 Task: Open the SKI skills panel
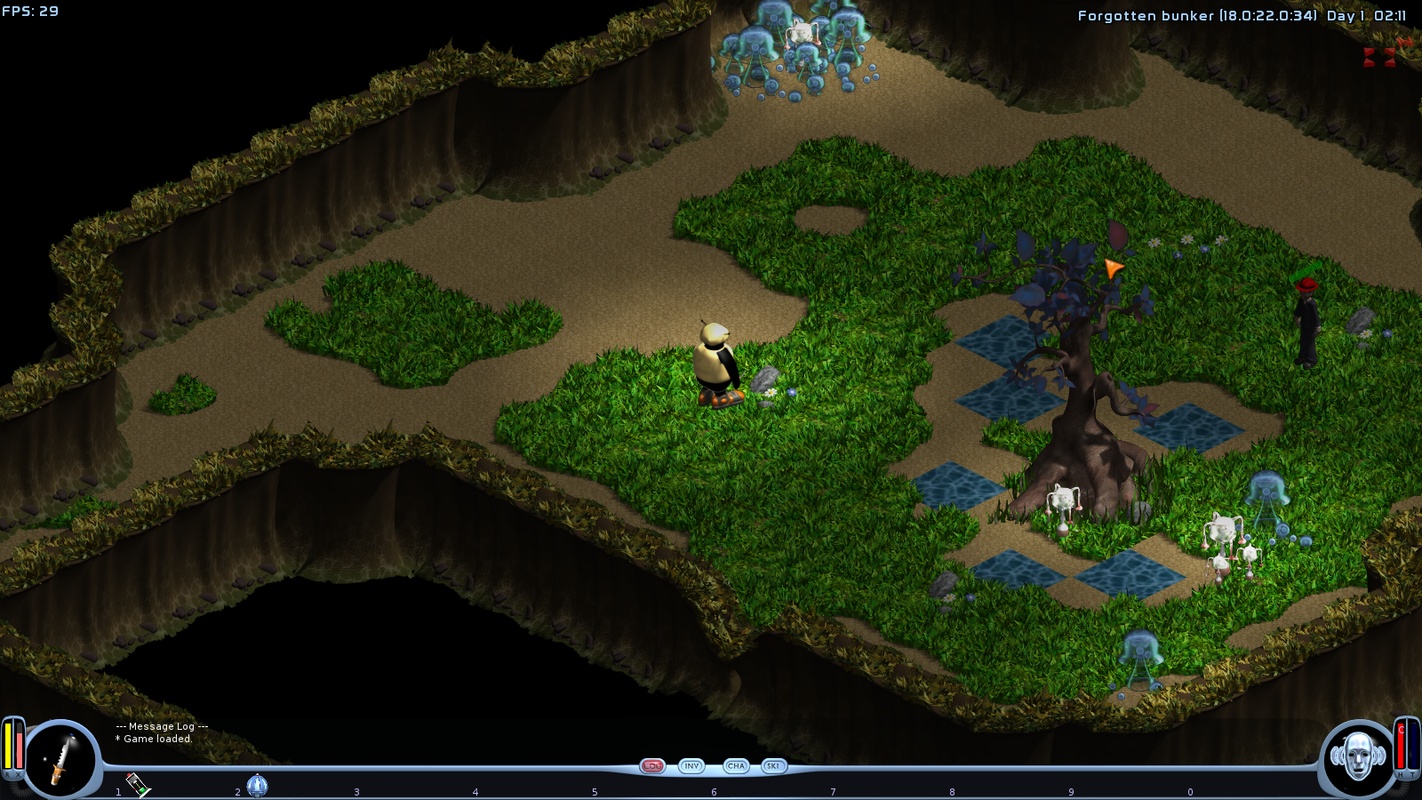[x=773, y=766]
